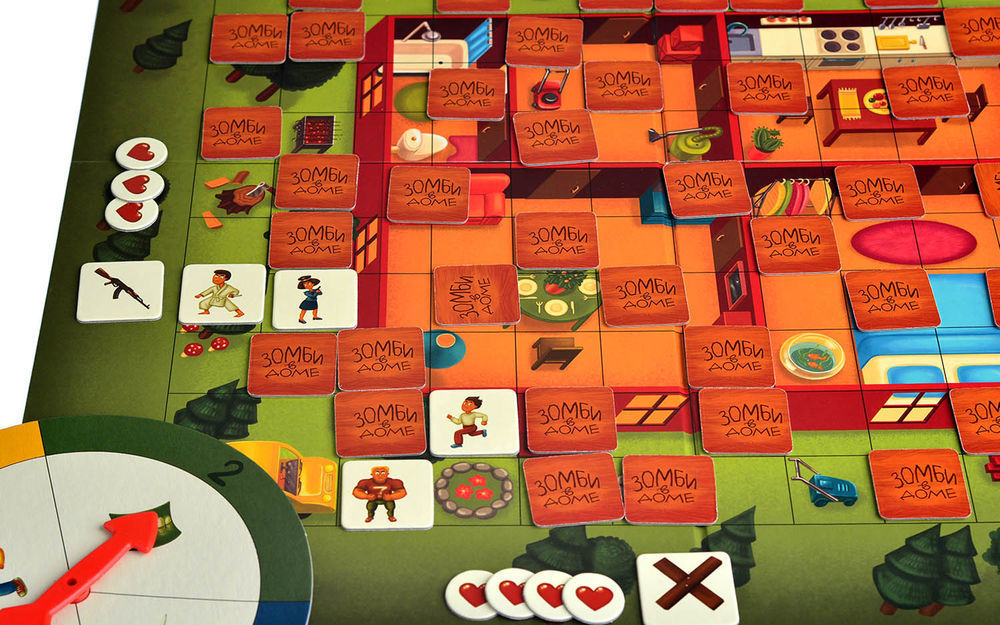Choose the muscular red-haired man tile
The width and height of the screenshot is (1000, 625).
click(386, 494)
